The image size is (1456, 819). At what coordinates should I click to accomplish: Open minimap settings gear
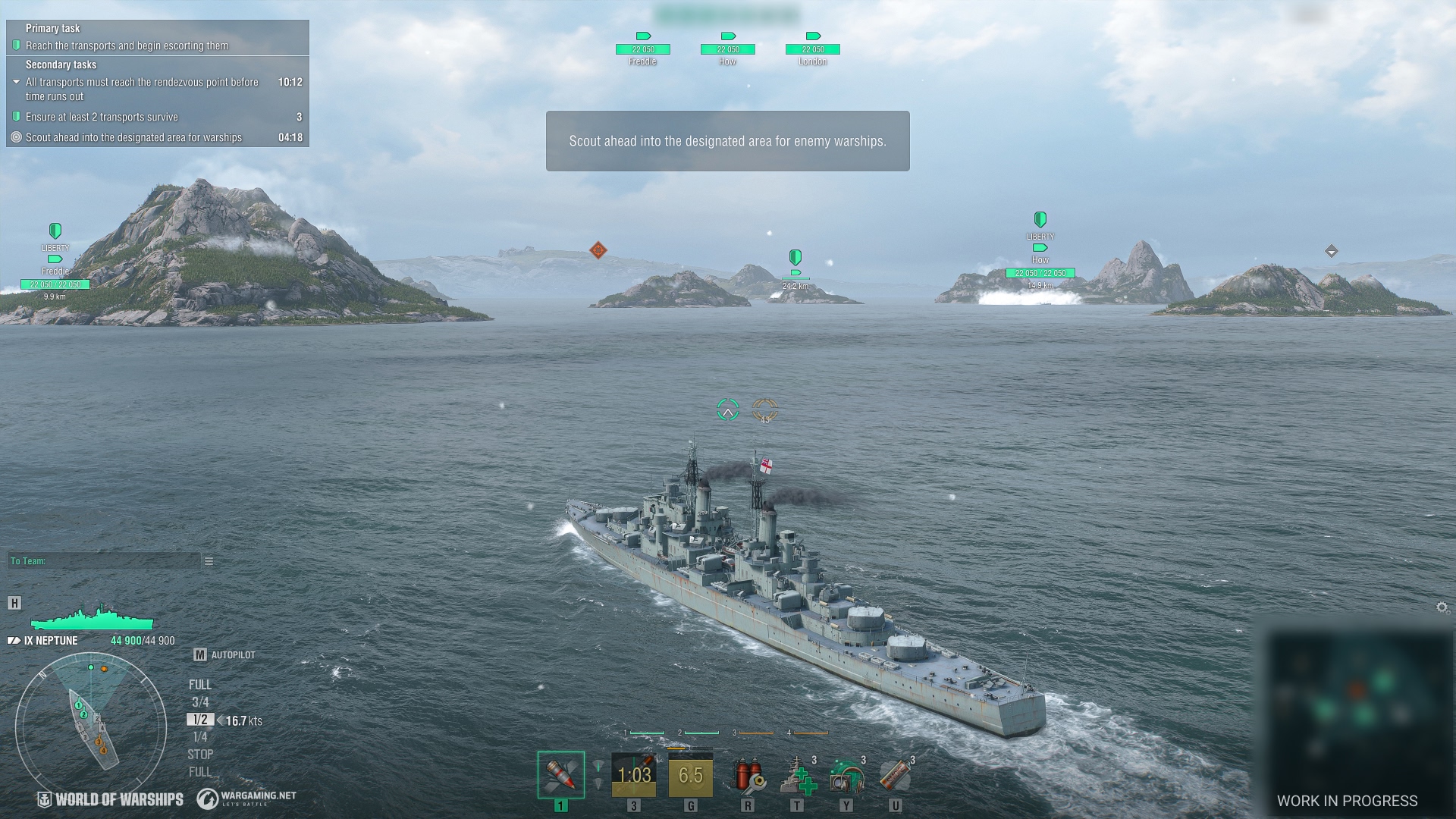pyautogui.click(x=1442, y=607)
